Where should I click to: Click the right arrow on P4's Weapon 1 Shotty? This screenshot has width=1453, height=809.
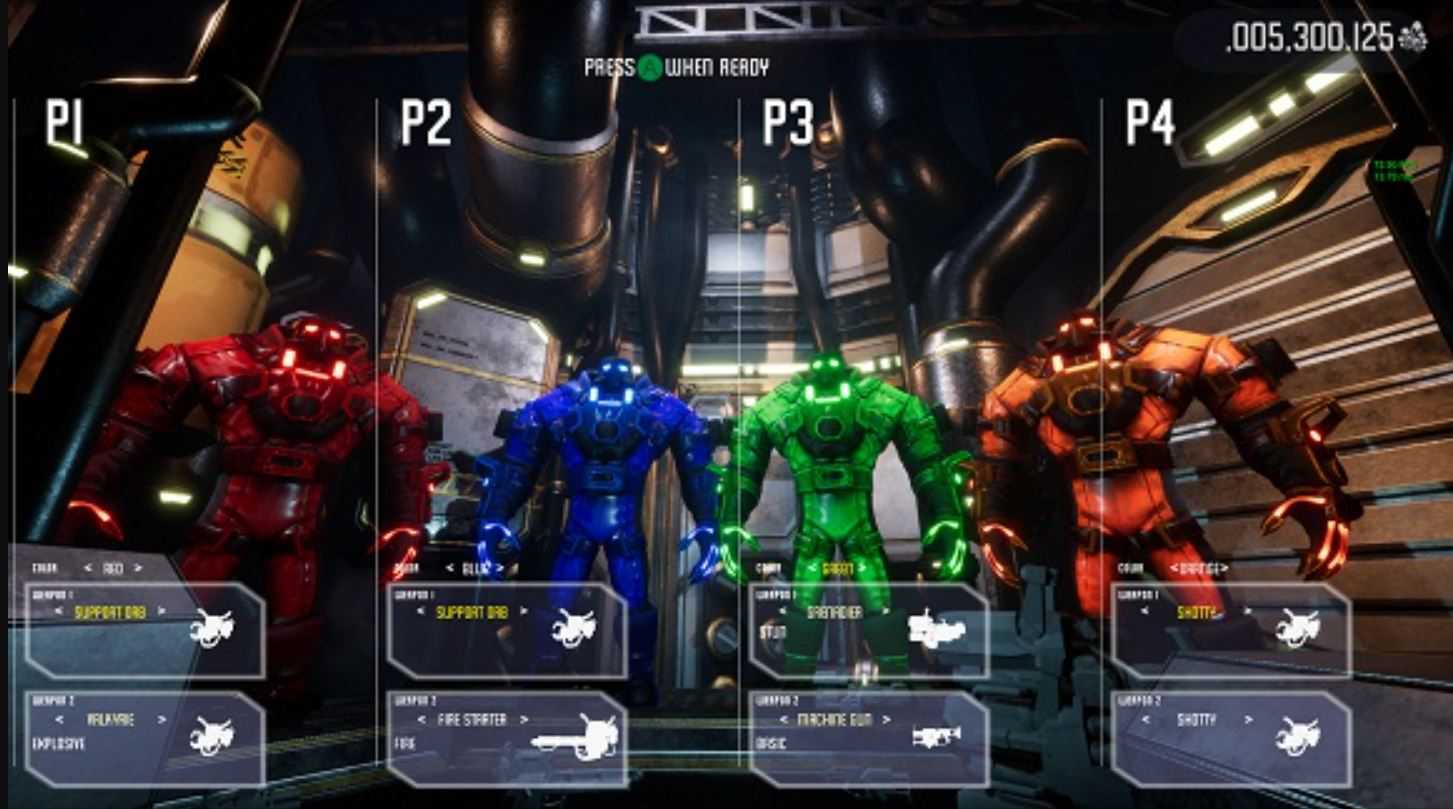[1246, 612]
